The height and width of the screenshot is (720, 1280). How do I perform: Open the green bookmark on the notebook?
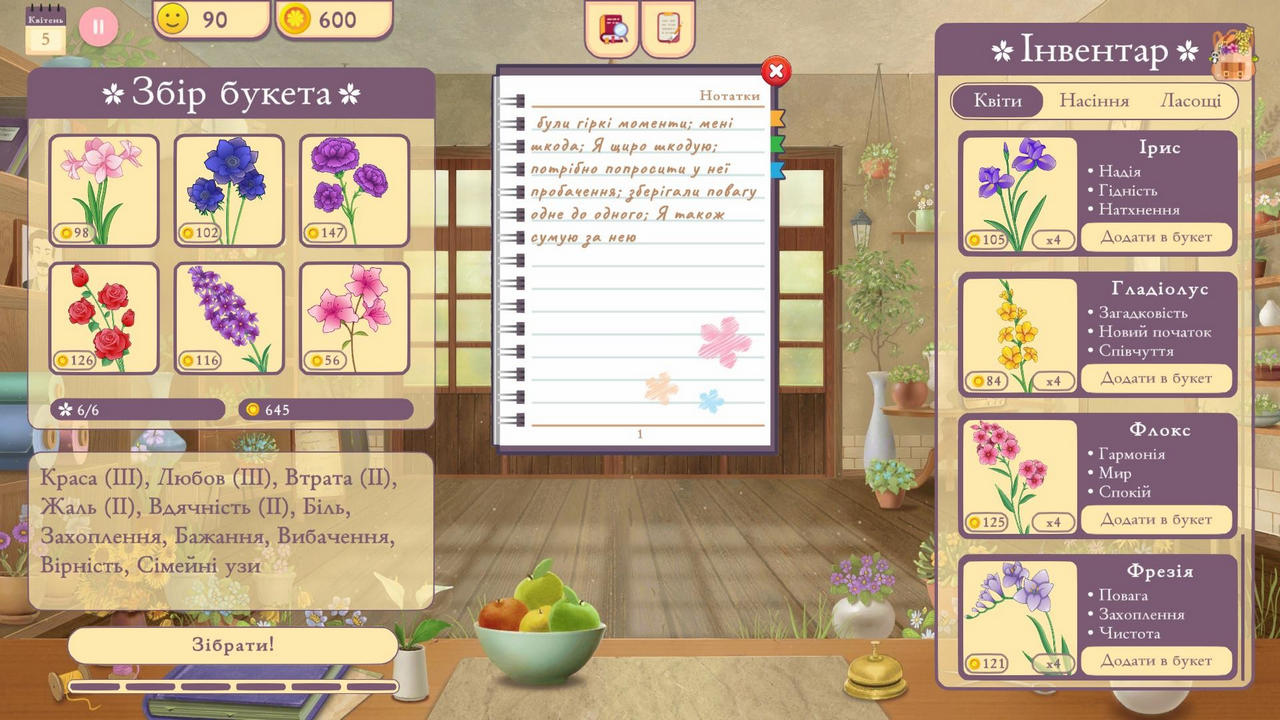778,145
